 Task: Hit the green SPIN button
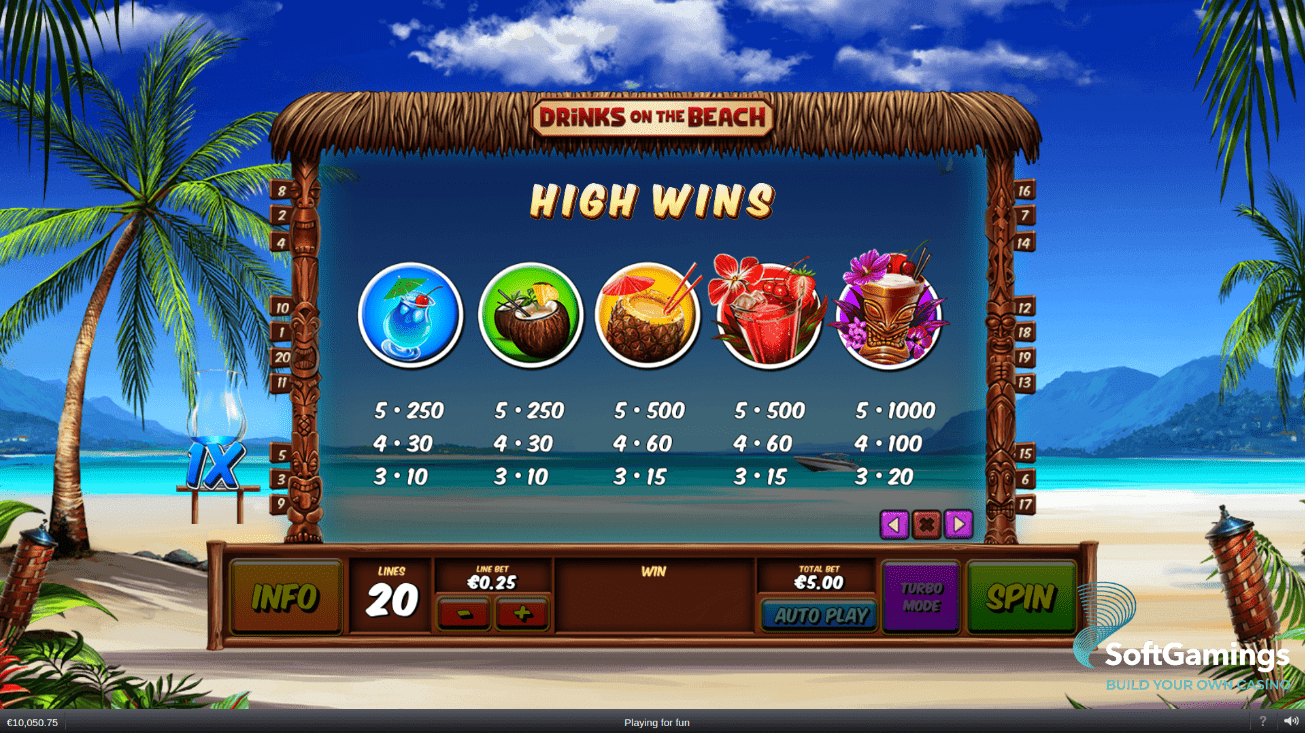coord(1021,597)
